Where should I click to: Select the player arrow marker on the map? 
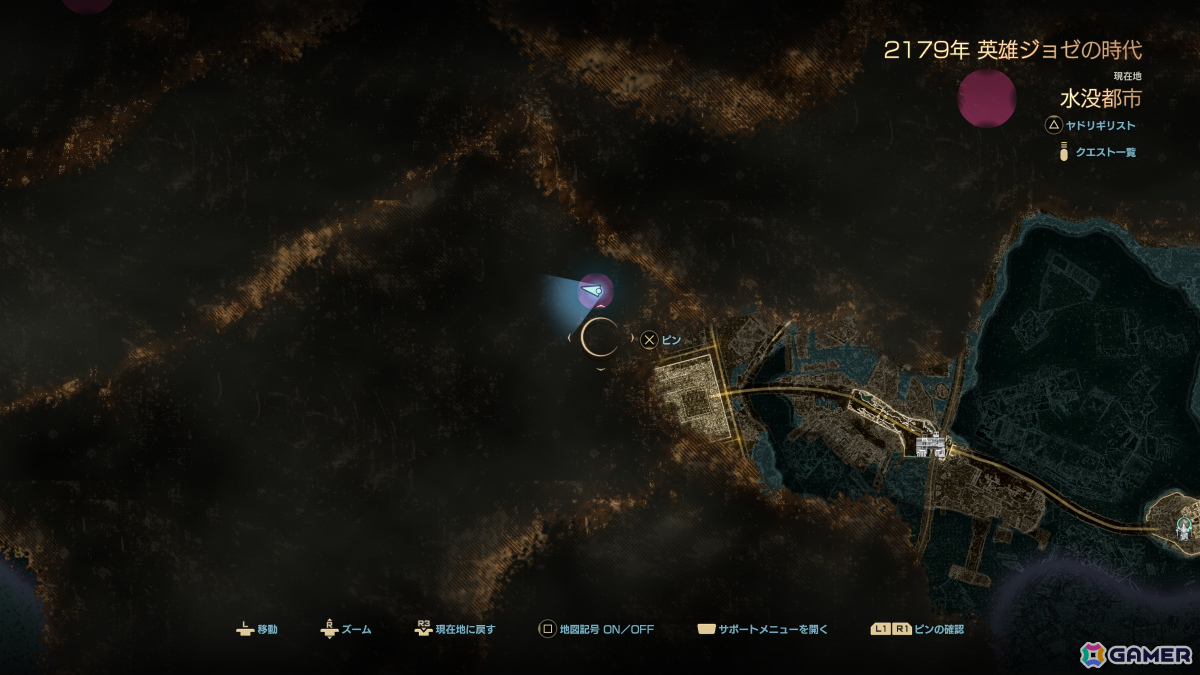591,293
